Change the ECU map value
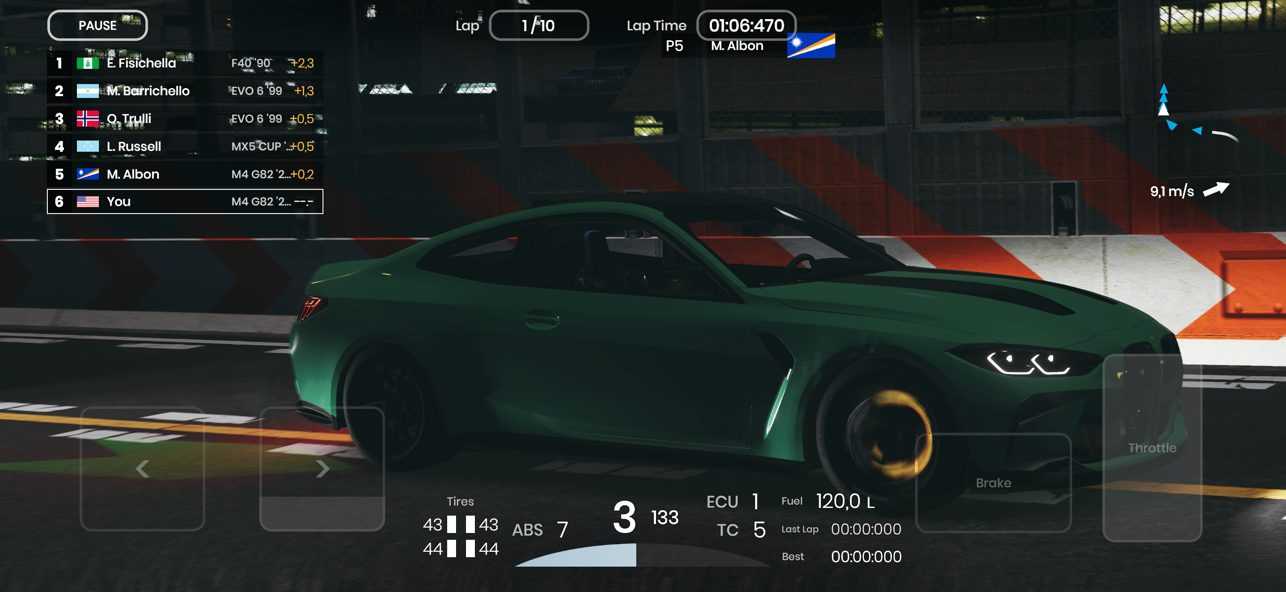This screenshot has height=592, width=1286. click(733, 502)
